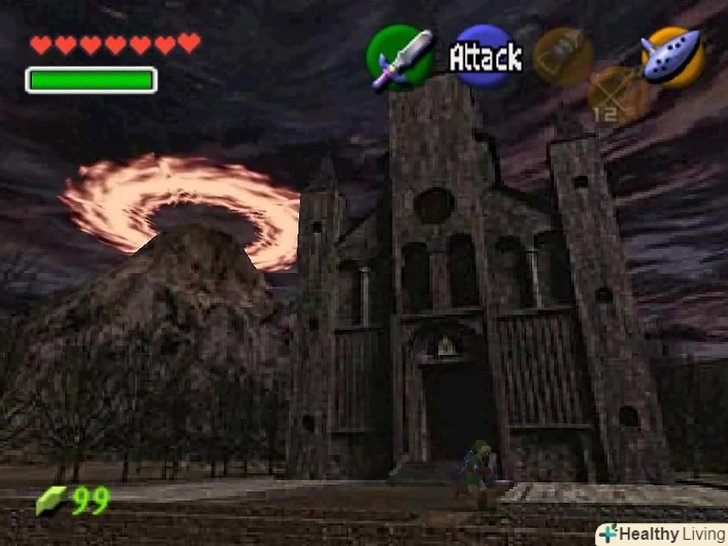Select the Master Sword icon on green button
728x546 pixels.
pos(400,55)
